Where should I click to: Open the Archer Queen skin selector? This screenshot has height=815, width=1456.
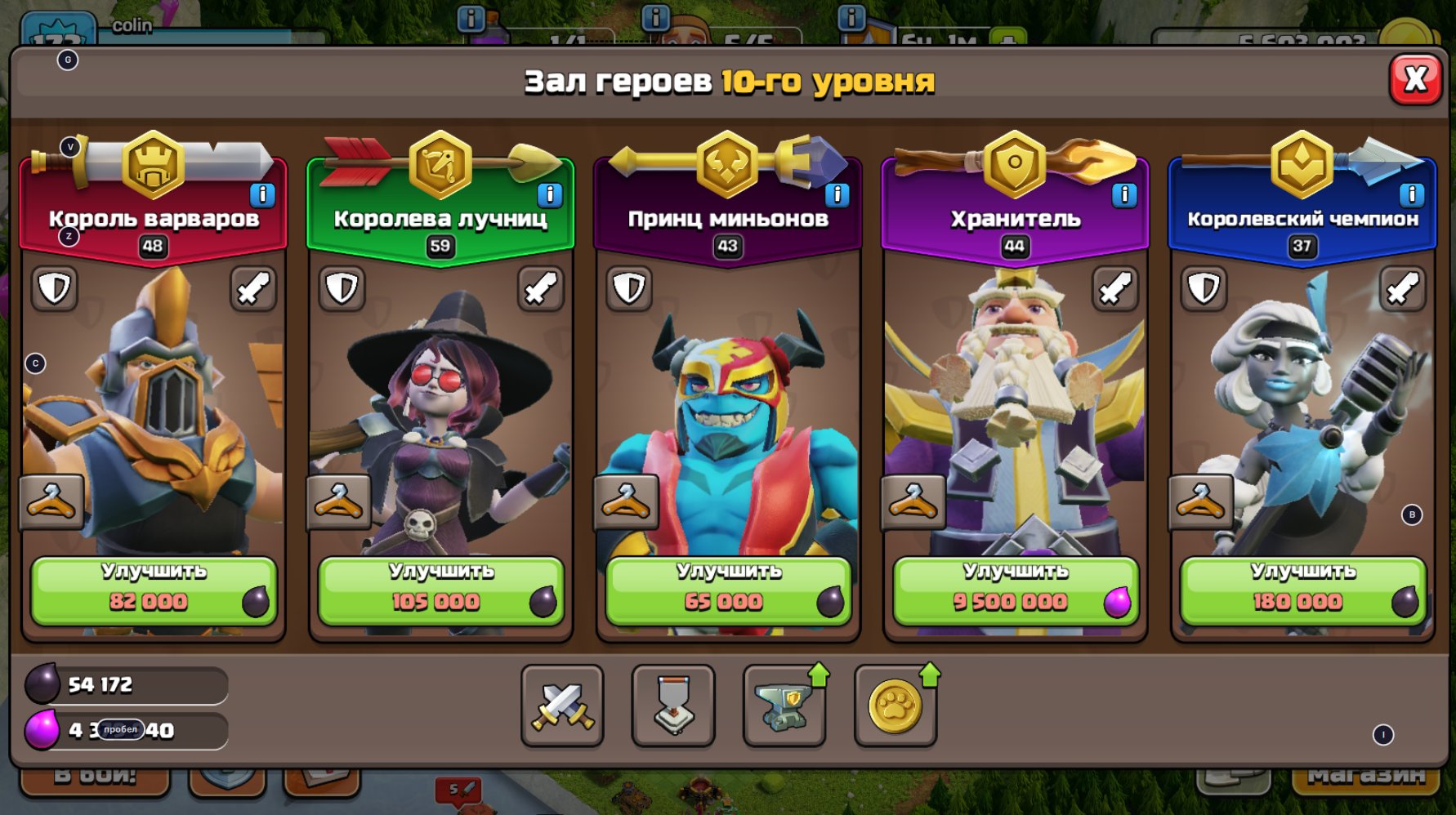[x=341, y=501]
